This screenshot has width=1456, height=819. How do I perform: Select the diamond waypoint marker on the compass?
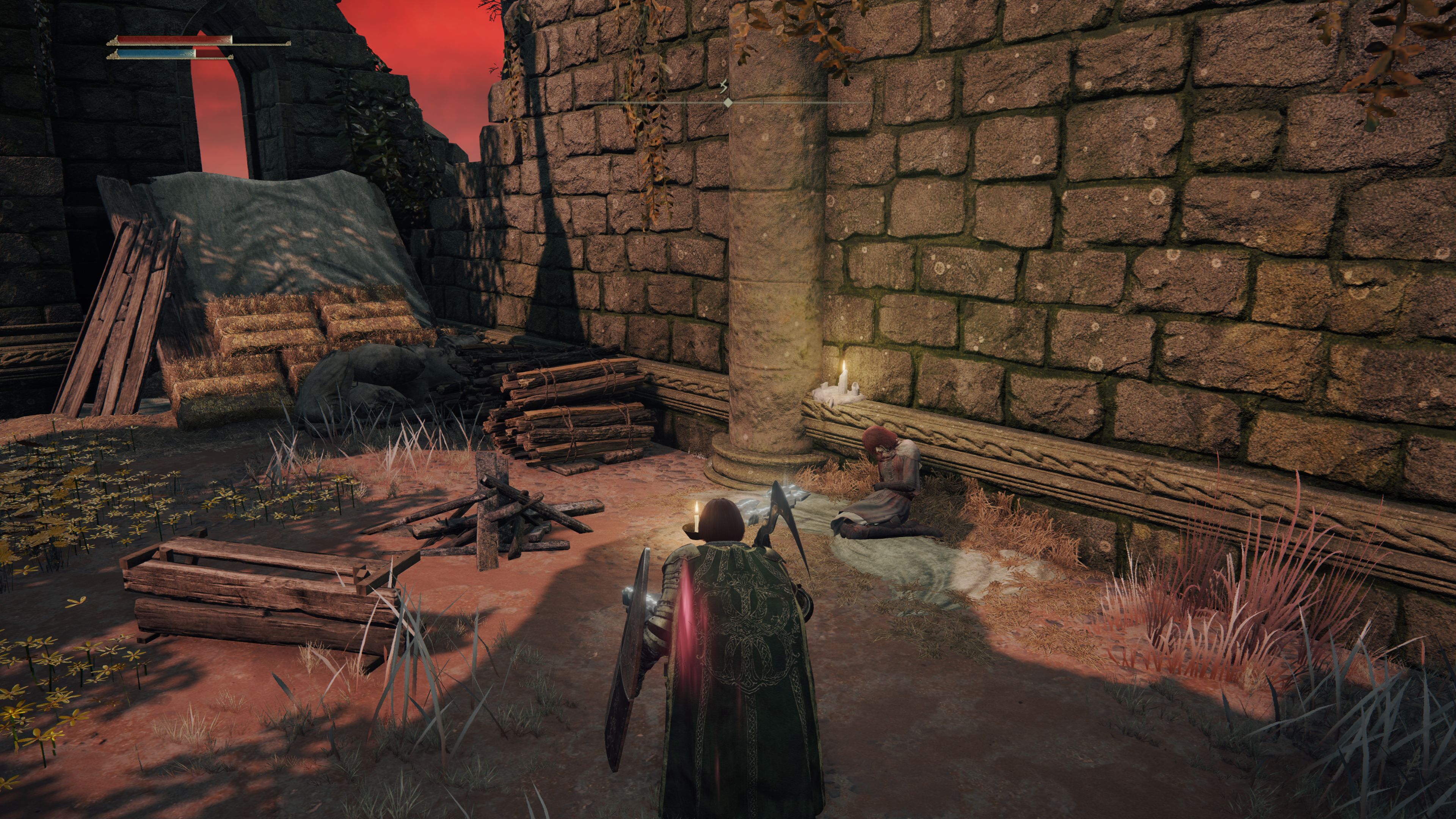(x=728, y=102)
